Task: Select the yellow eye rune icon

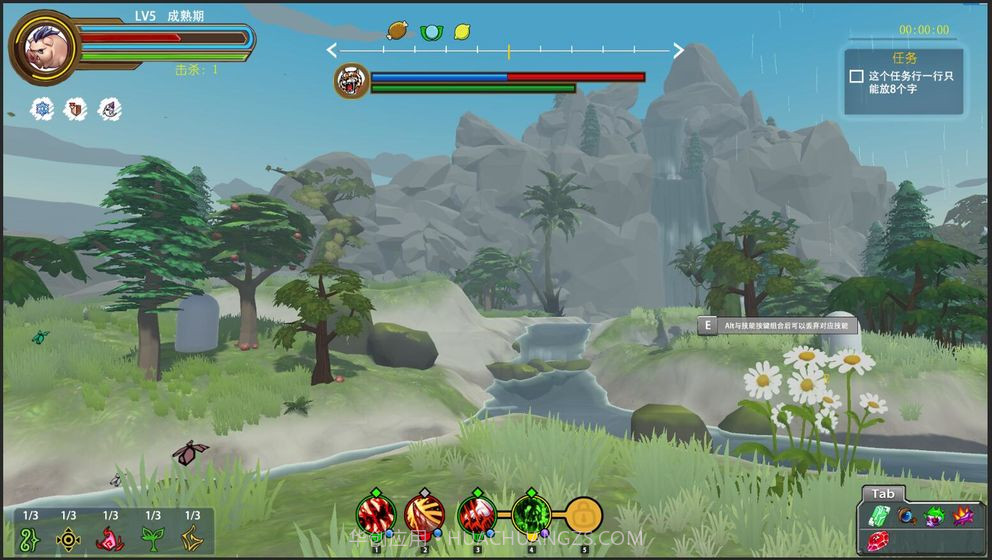Action: (68, 539)
